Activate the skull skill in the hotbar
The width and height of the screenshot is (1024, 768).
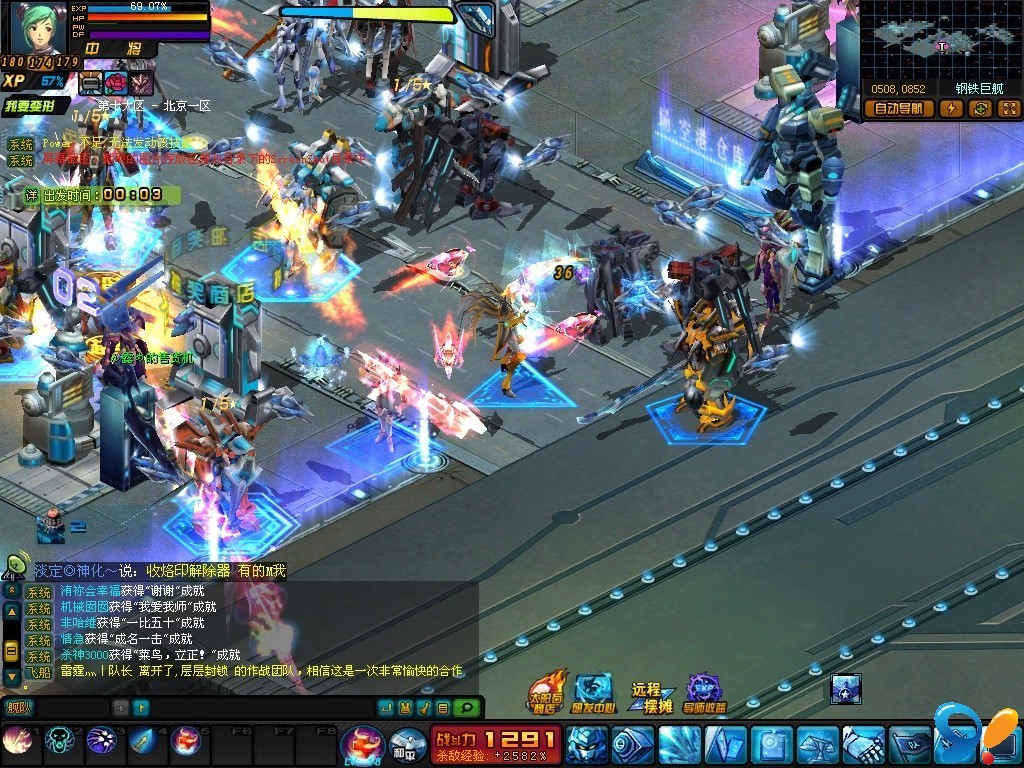pyautogui.click(x=59, y=741)
